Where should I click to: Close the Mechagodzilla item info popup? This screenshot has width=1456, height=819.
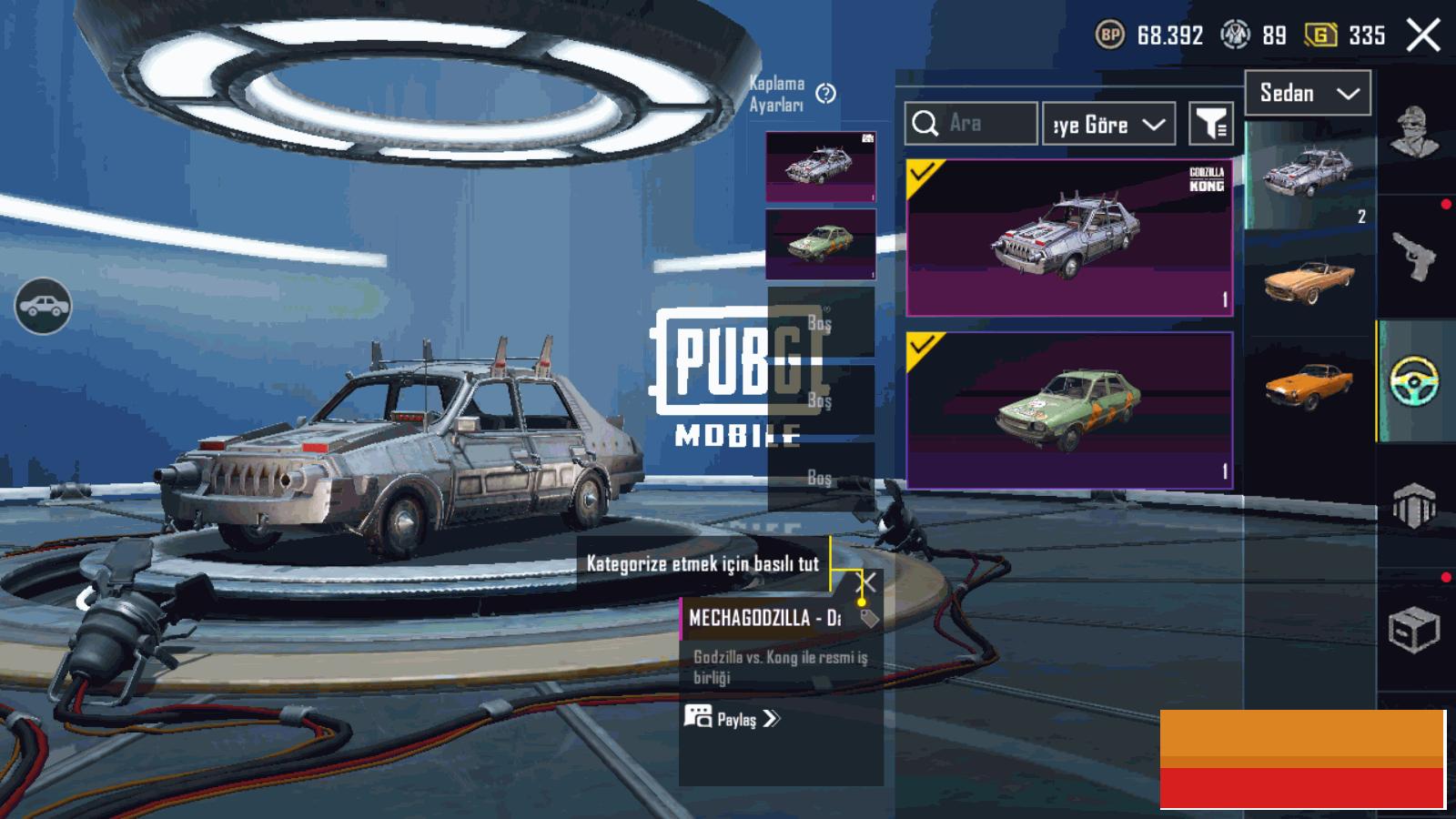867,581
